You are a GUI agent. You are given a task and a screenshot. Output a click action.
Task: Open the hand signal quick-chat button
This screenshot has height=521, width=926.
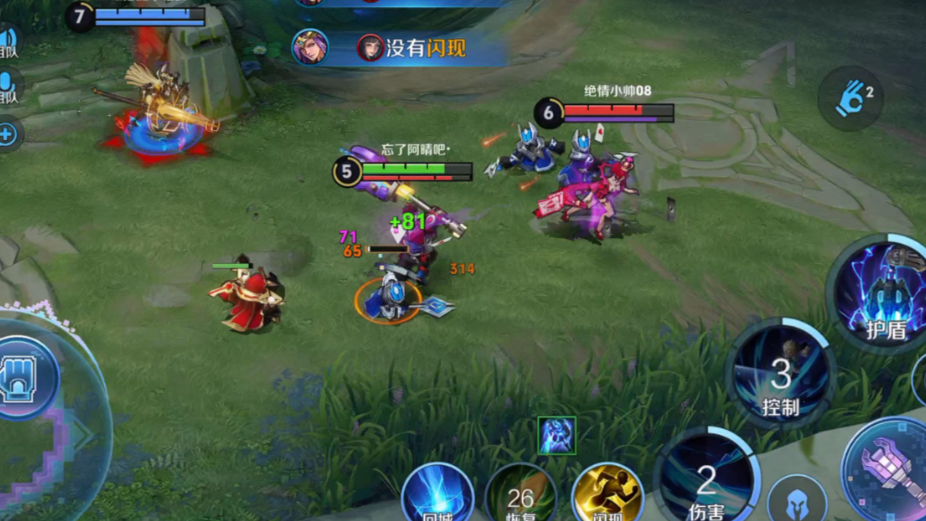[x=851, y=99]
